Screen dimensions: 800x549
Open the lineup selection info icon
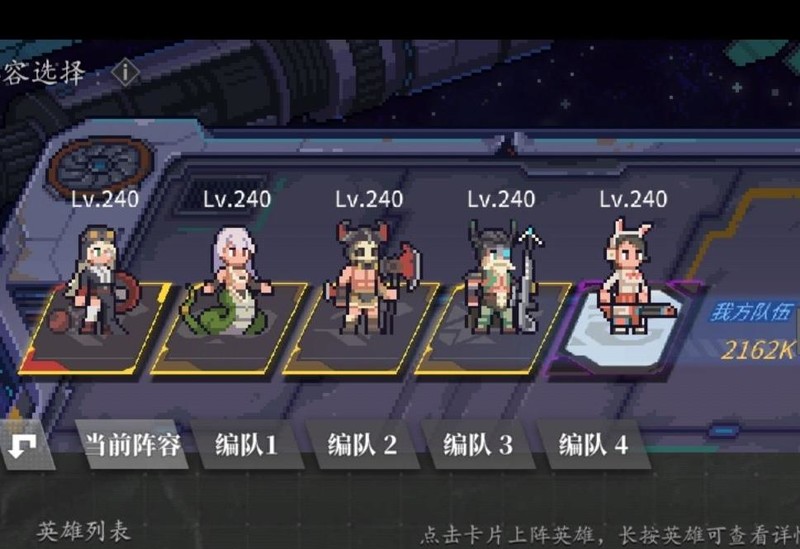127,73
